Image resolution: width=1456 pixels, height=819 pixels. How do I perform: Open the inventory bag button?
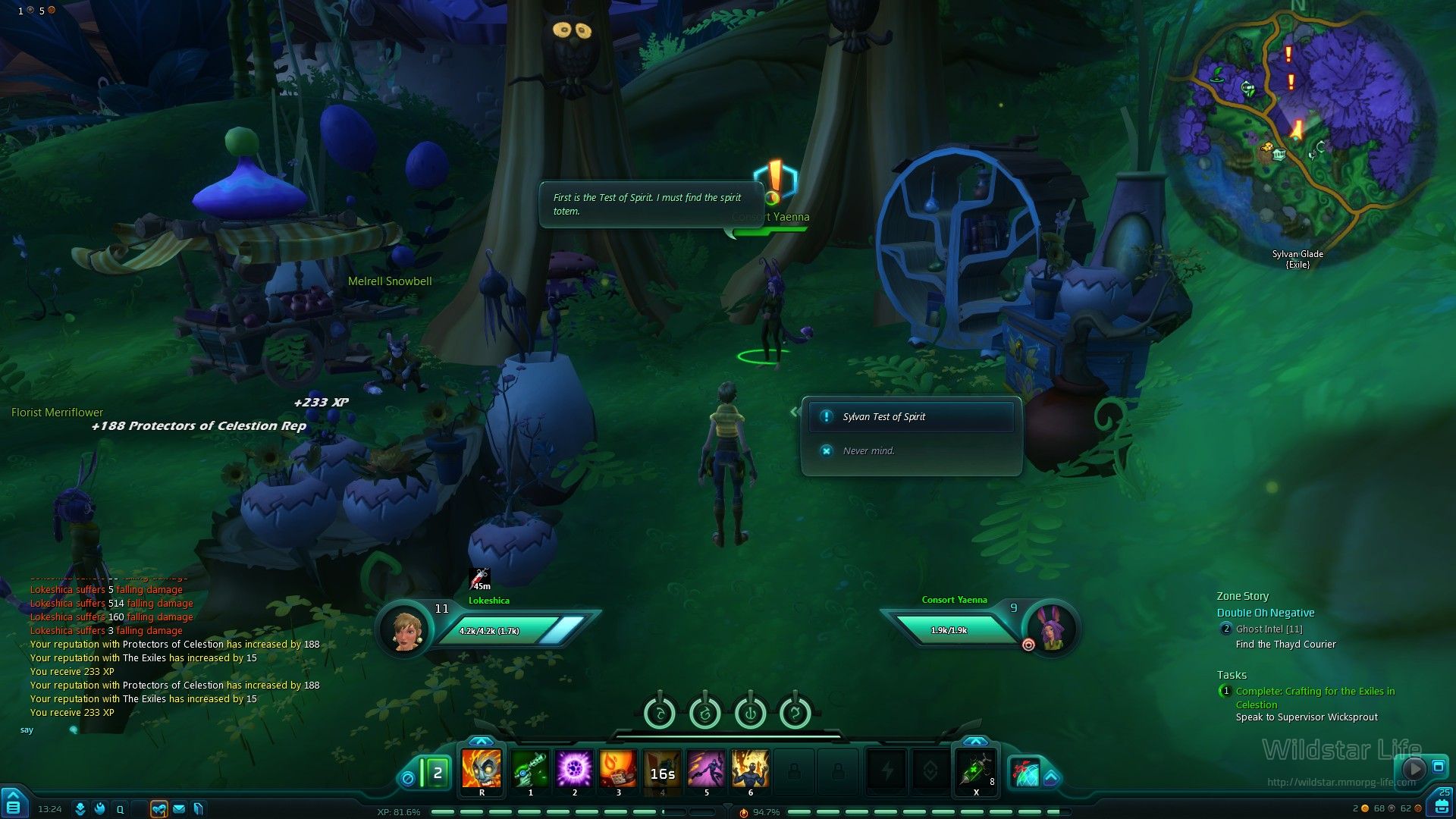[x=1439, y=806]
